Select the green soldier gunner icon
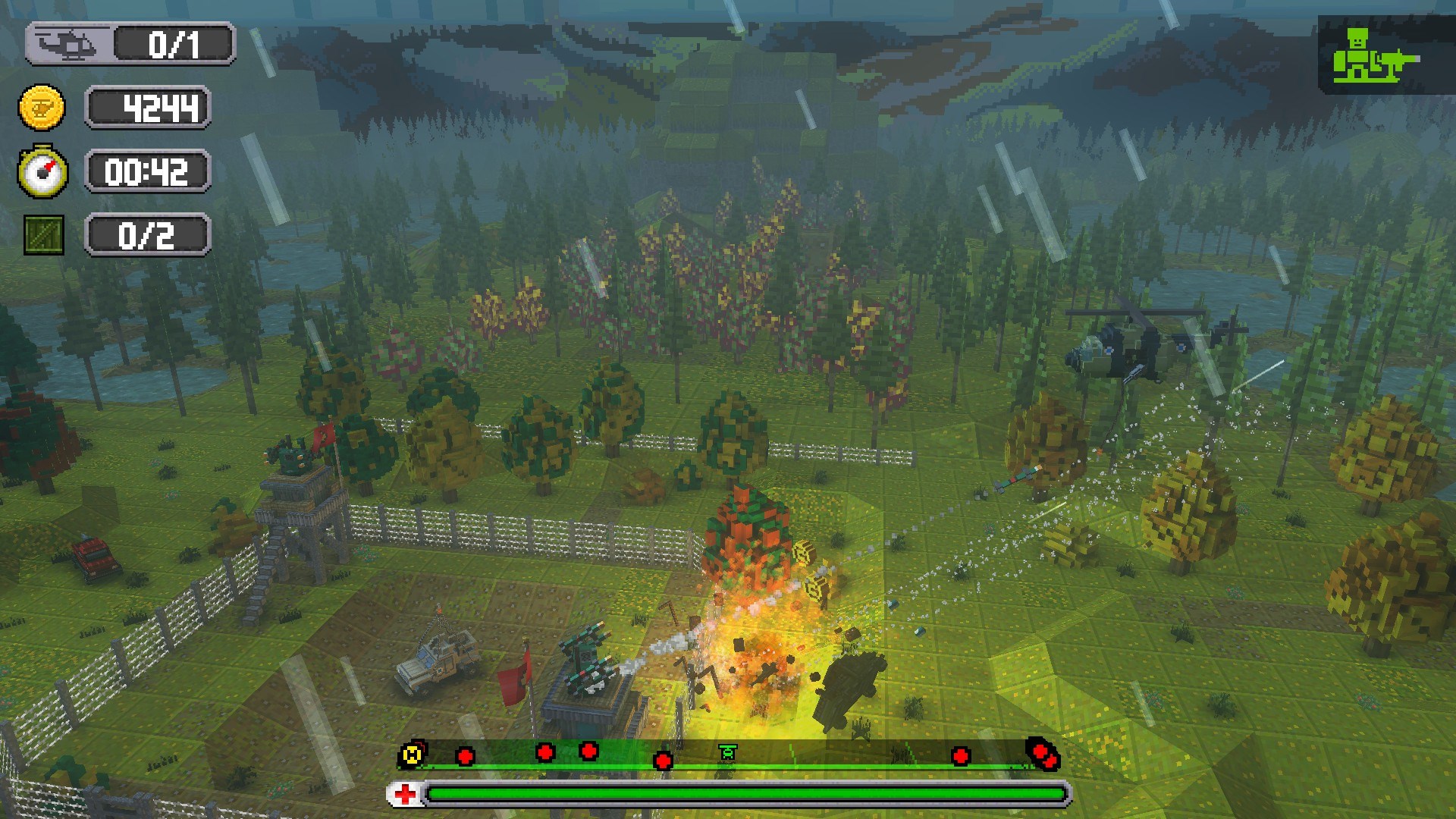This screenshot has width=1456, height=819. 1374,56
